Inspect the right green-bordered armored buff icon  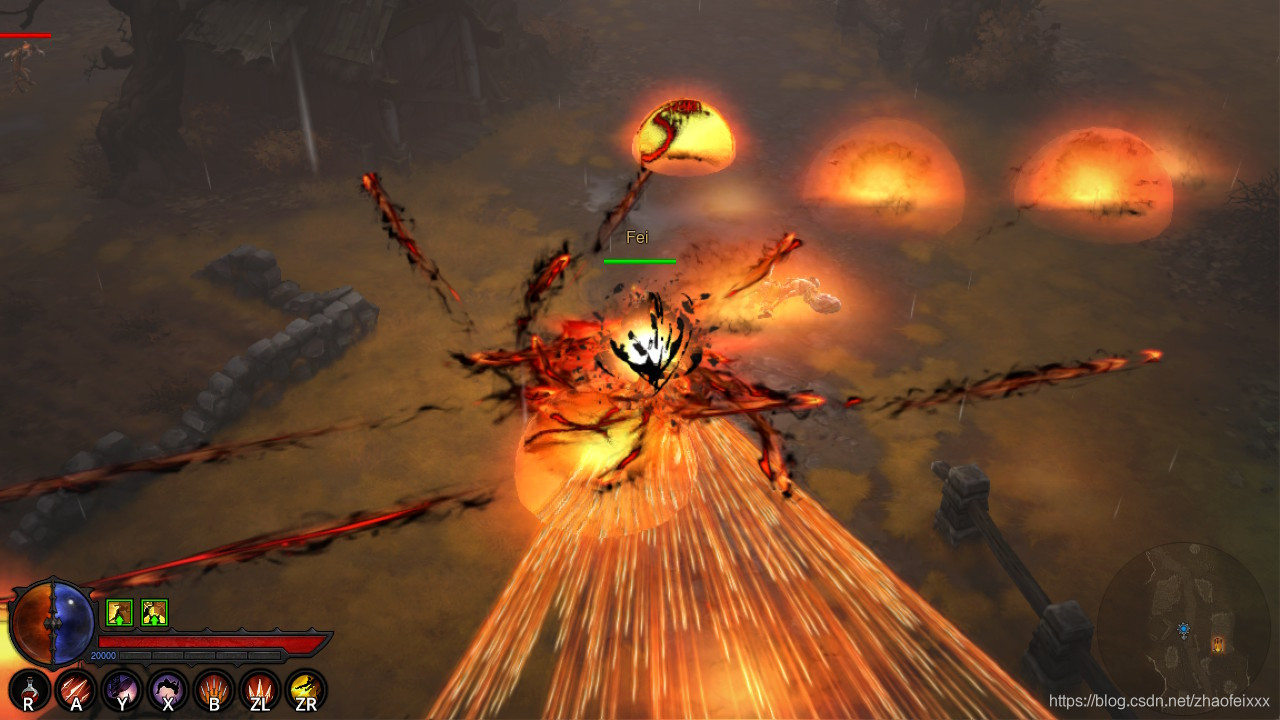154,612
